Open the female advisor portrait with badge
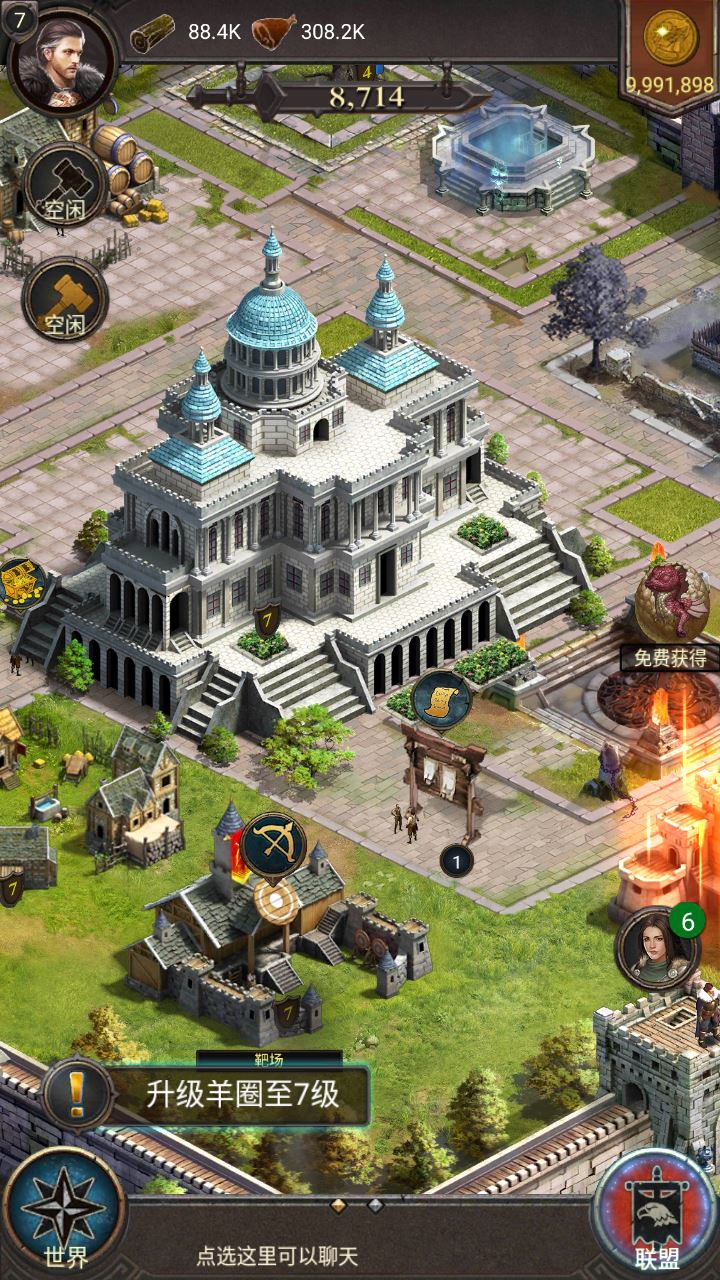Image resolution: width=720 pixels, height=1280 pixels. pyautogui.click(x=657, y=947)
